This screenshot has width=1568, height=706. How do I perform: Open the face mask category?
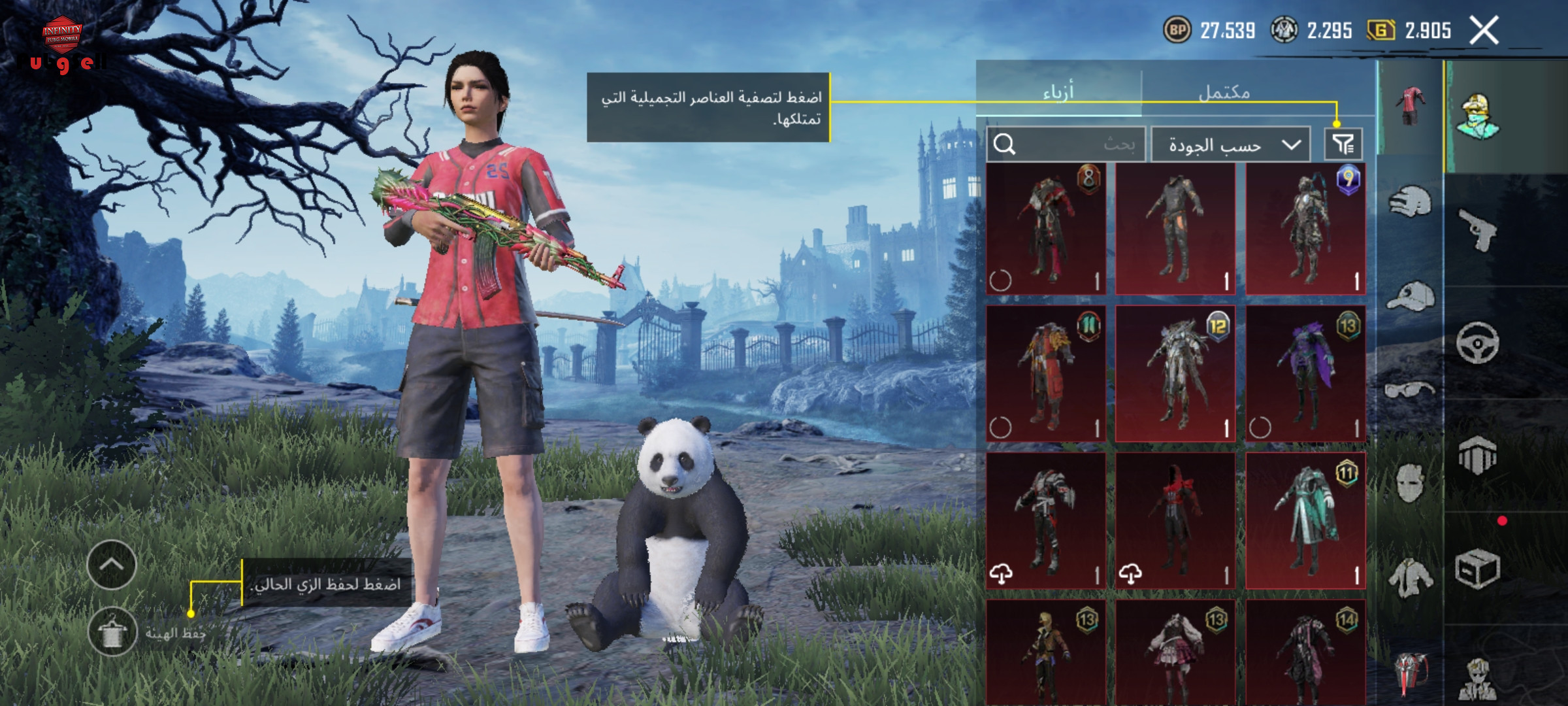click(x=1410, y=482)
